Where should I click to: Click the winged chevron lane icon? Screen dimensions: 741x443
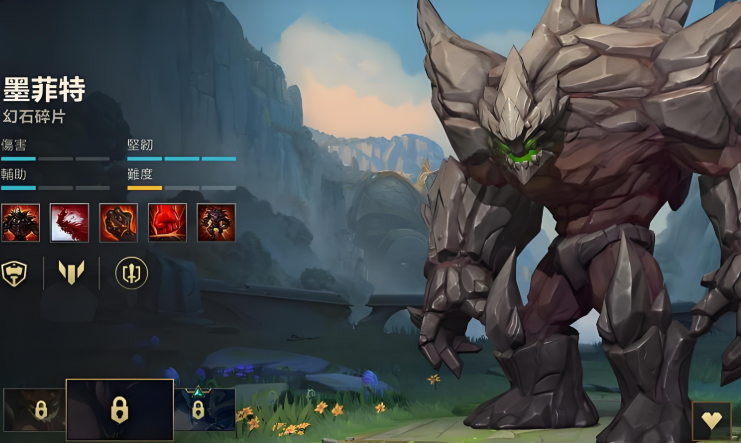pyautogui.click(x=71, y=272)
